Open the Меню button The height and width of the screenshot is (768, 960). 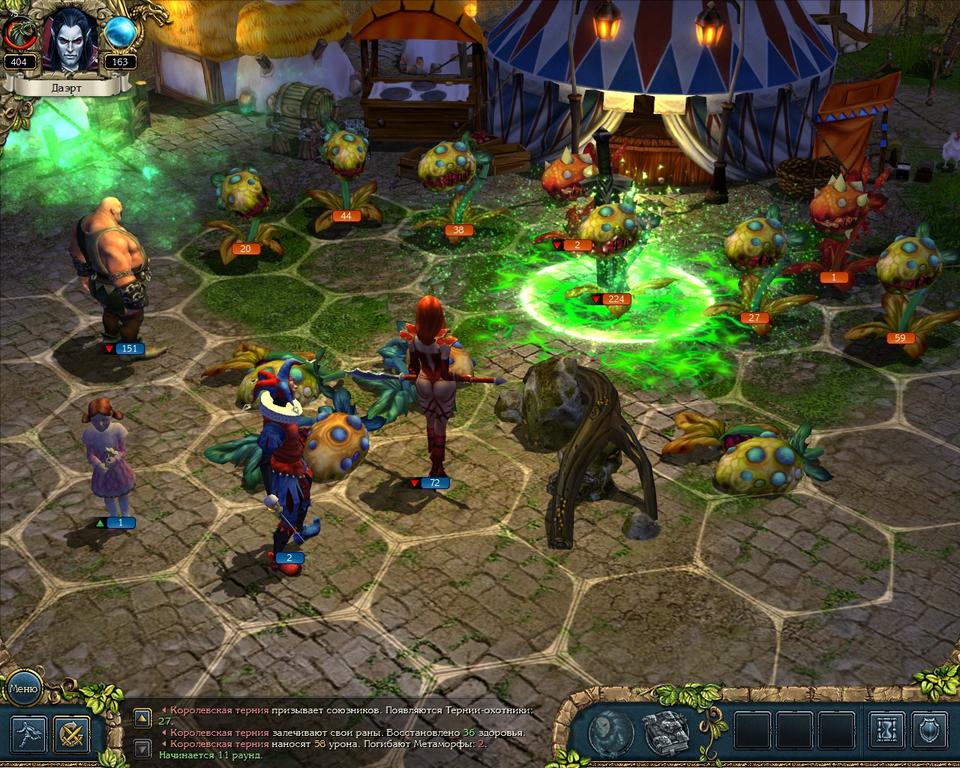[22, 687]
